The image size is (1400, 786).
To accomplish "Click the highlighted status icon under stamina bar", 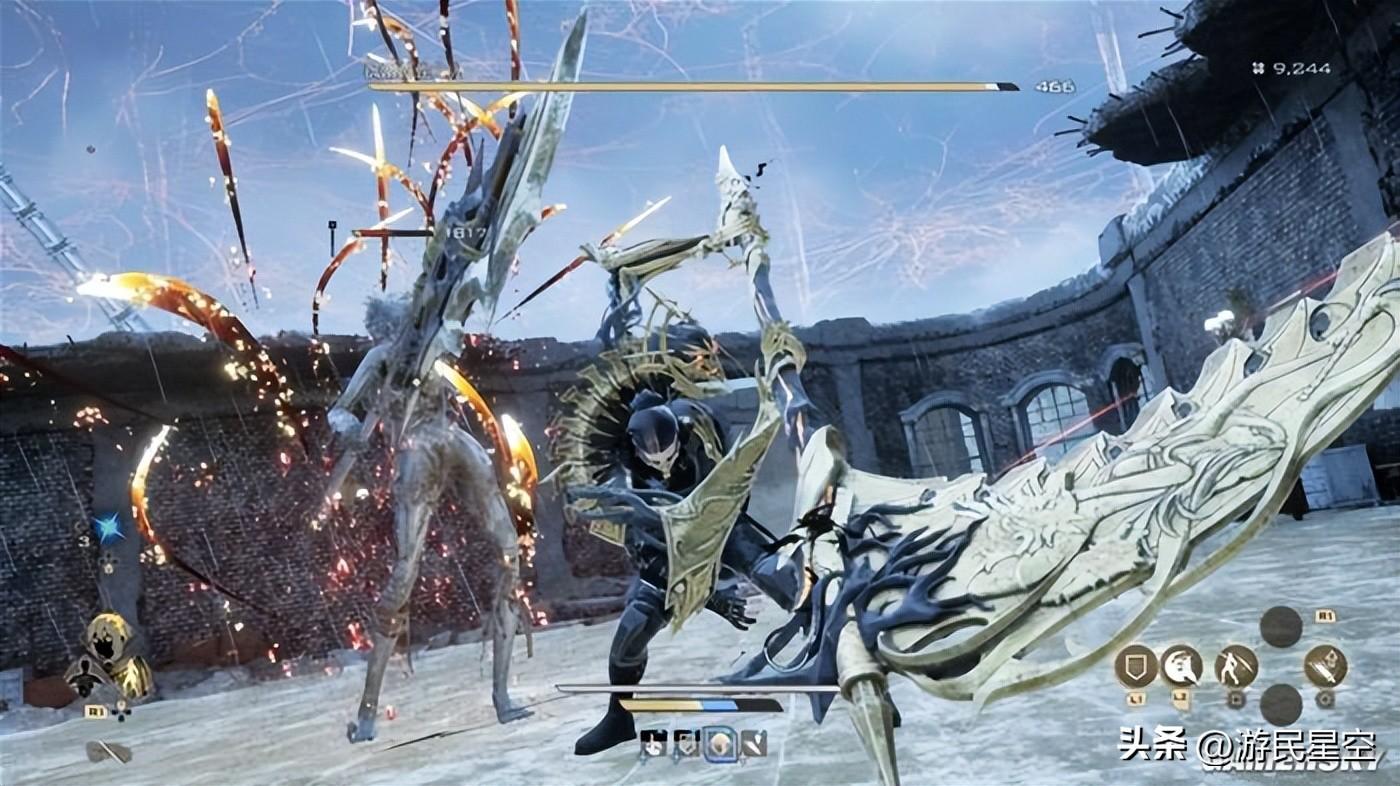I will coord(720,743).
